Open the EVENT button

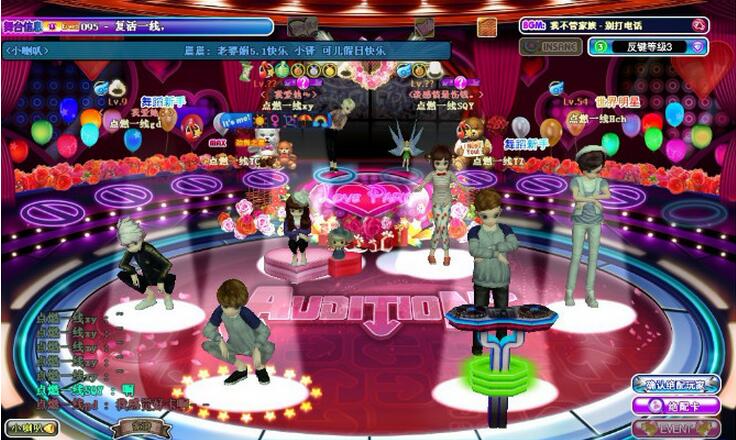click(x=676, y=428)
